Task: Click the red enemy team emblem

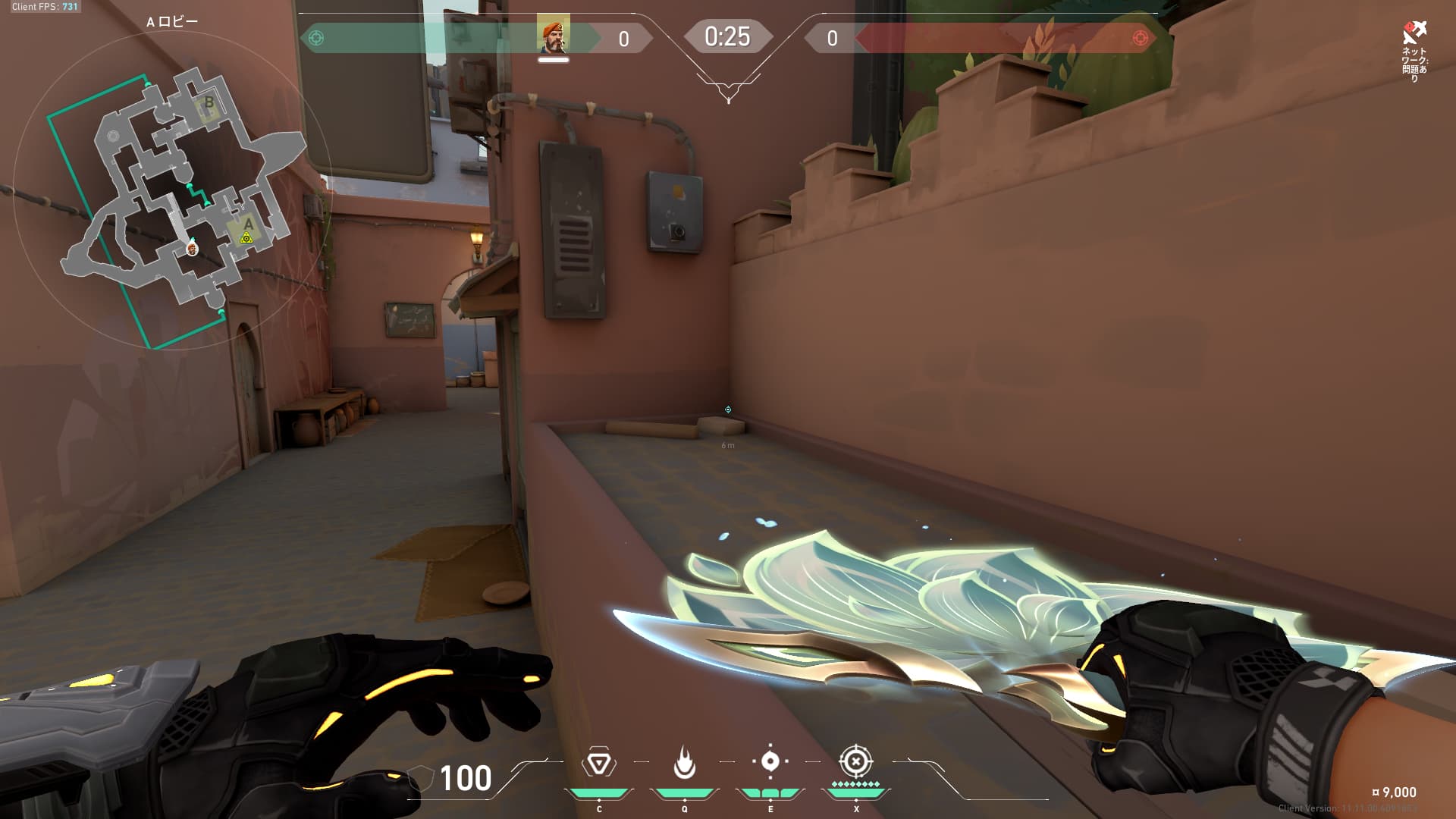Action: [x=1139, y=38]
